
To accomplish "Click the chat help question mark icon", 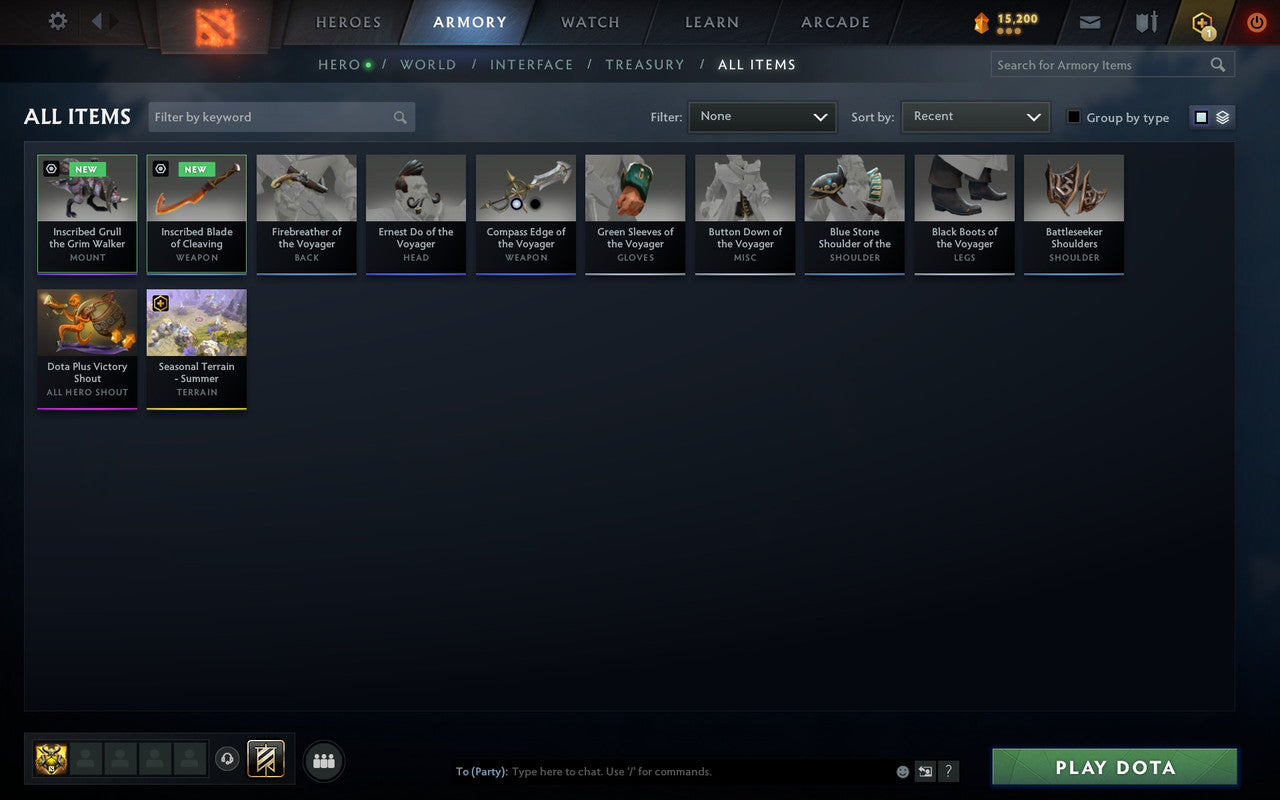I will (x=948, y=771).
